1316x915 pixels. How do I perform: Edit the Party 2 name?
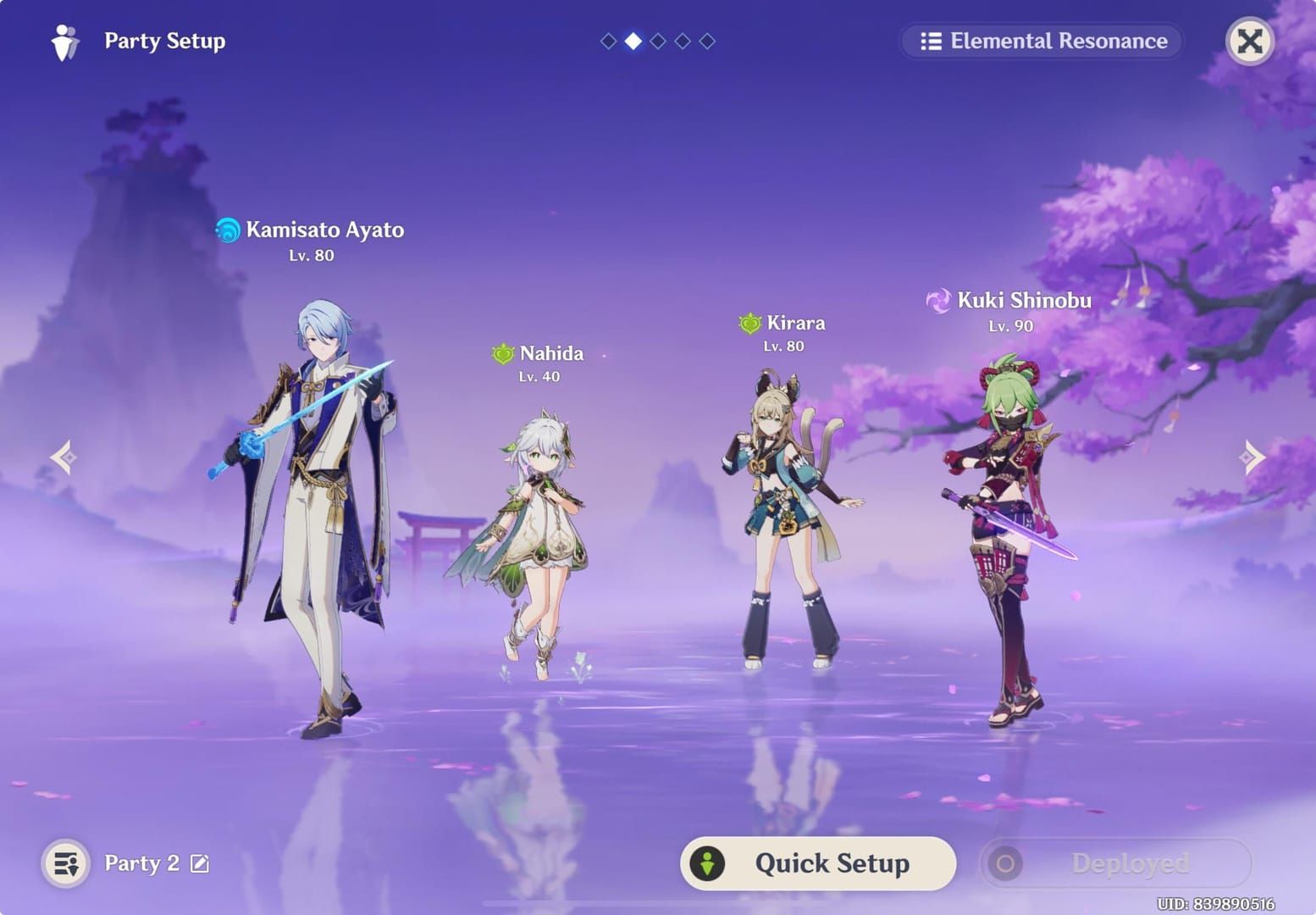(x=200, y=863)
